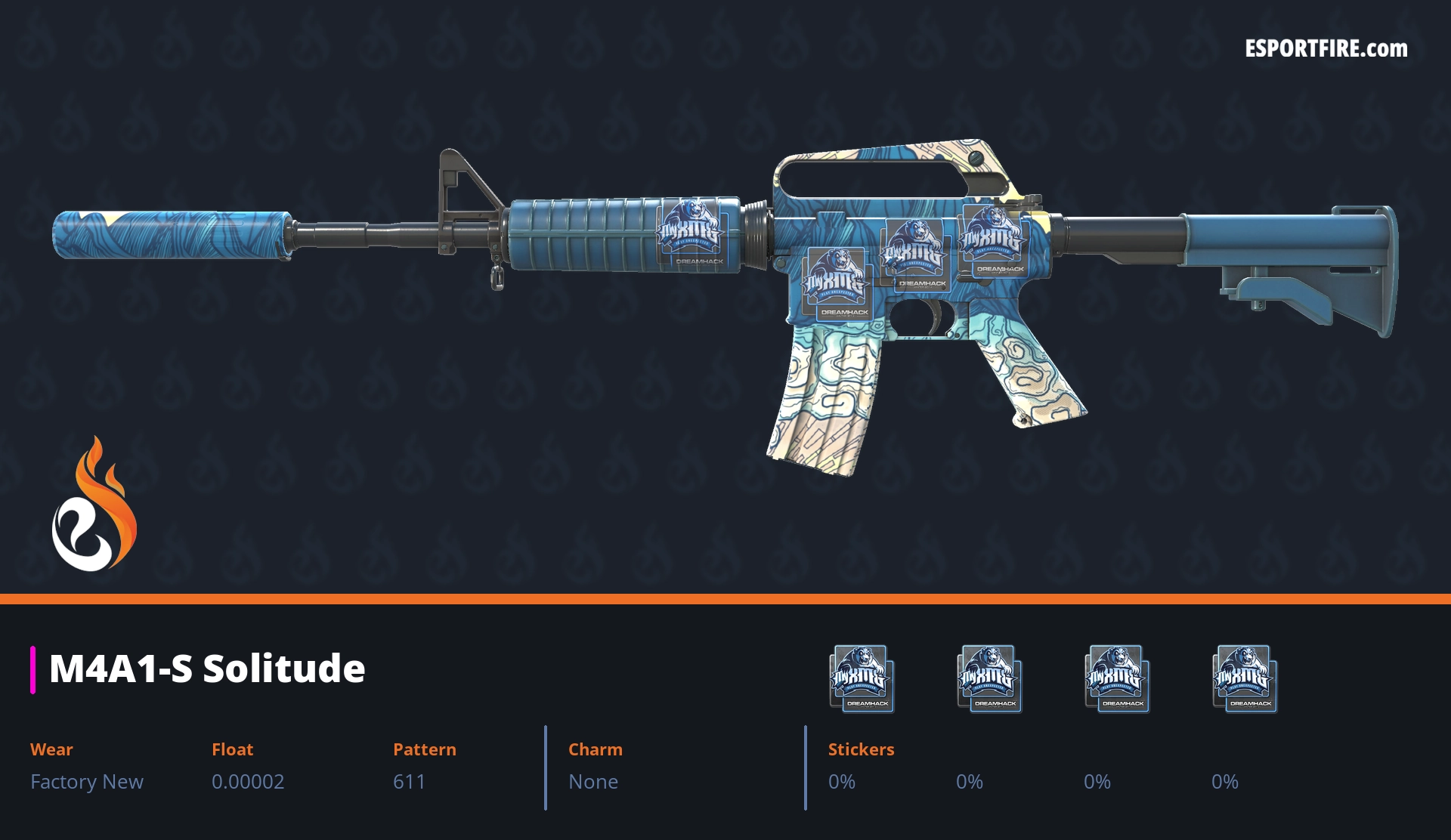Select the orange flame Esportfire logo
Screen dimensions: 1451x840
[94, 504]
